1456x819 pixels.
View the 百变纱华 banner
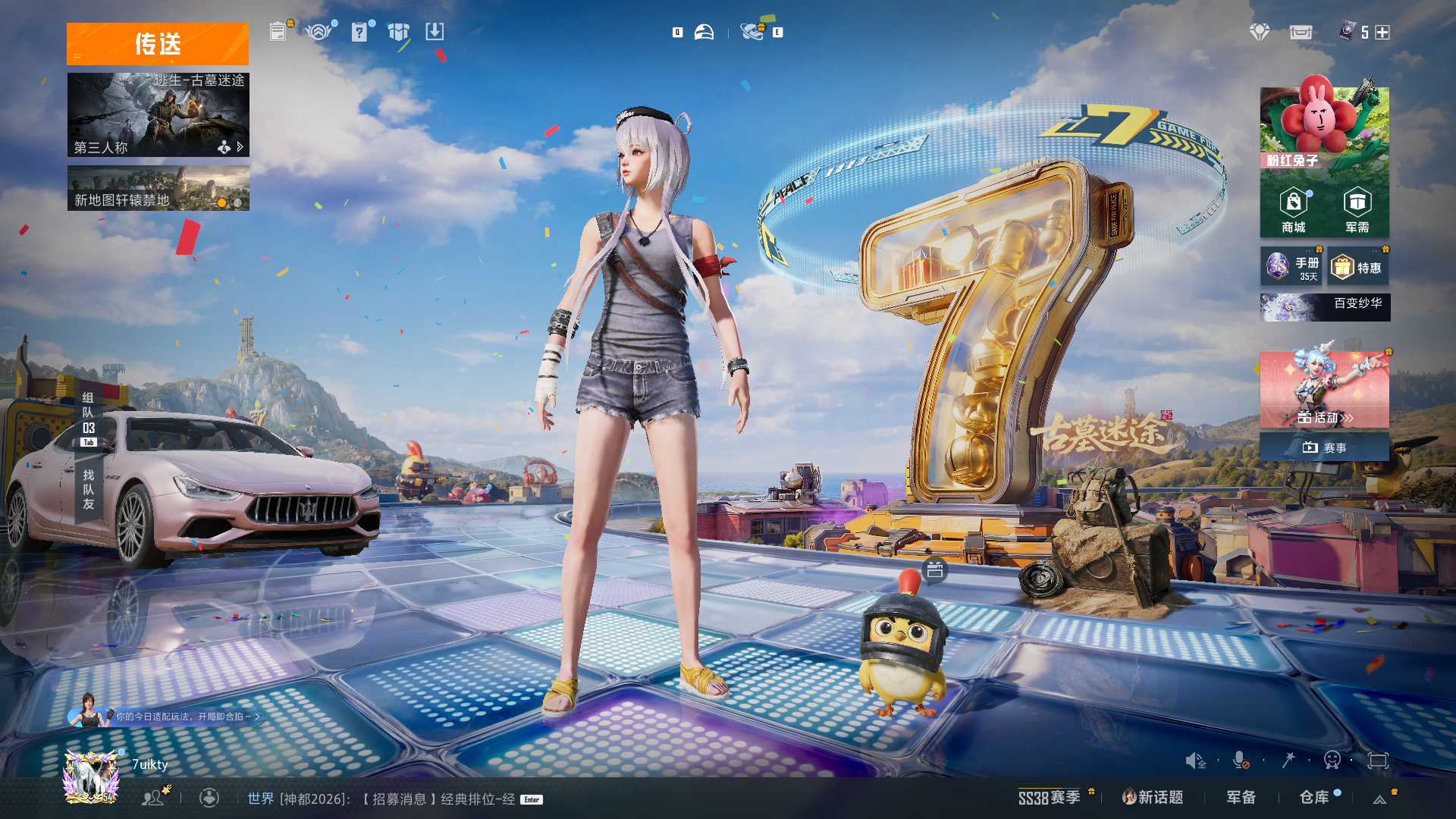pyautogui.click(x=1325, y=307)
